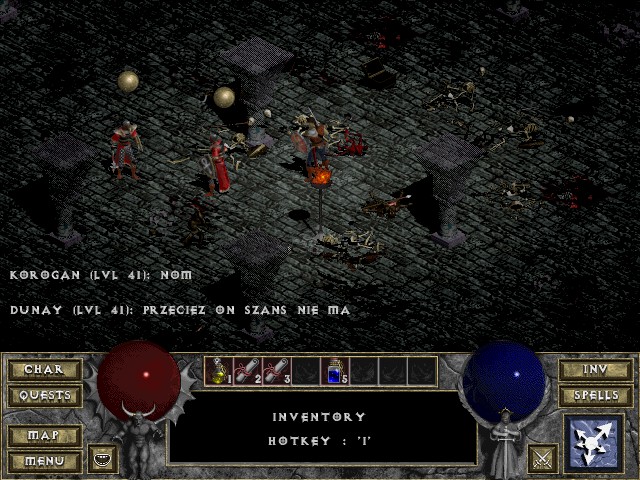The image size is (640, 480).
Task: Open the INV inventory panel
Action: [x=595, y=370]
